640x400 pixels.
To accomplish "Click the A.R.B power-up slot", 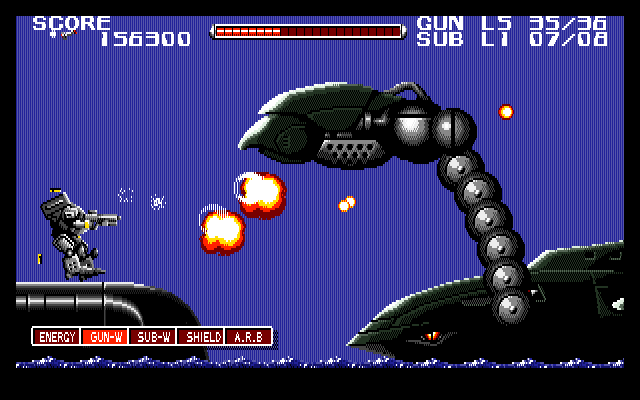I will coord(248,337).
